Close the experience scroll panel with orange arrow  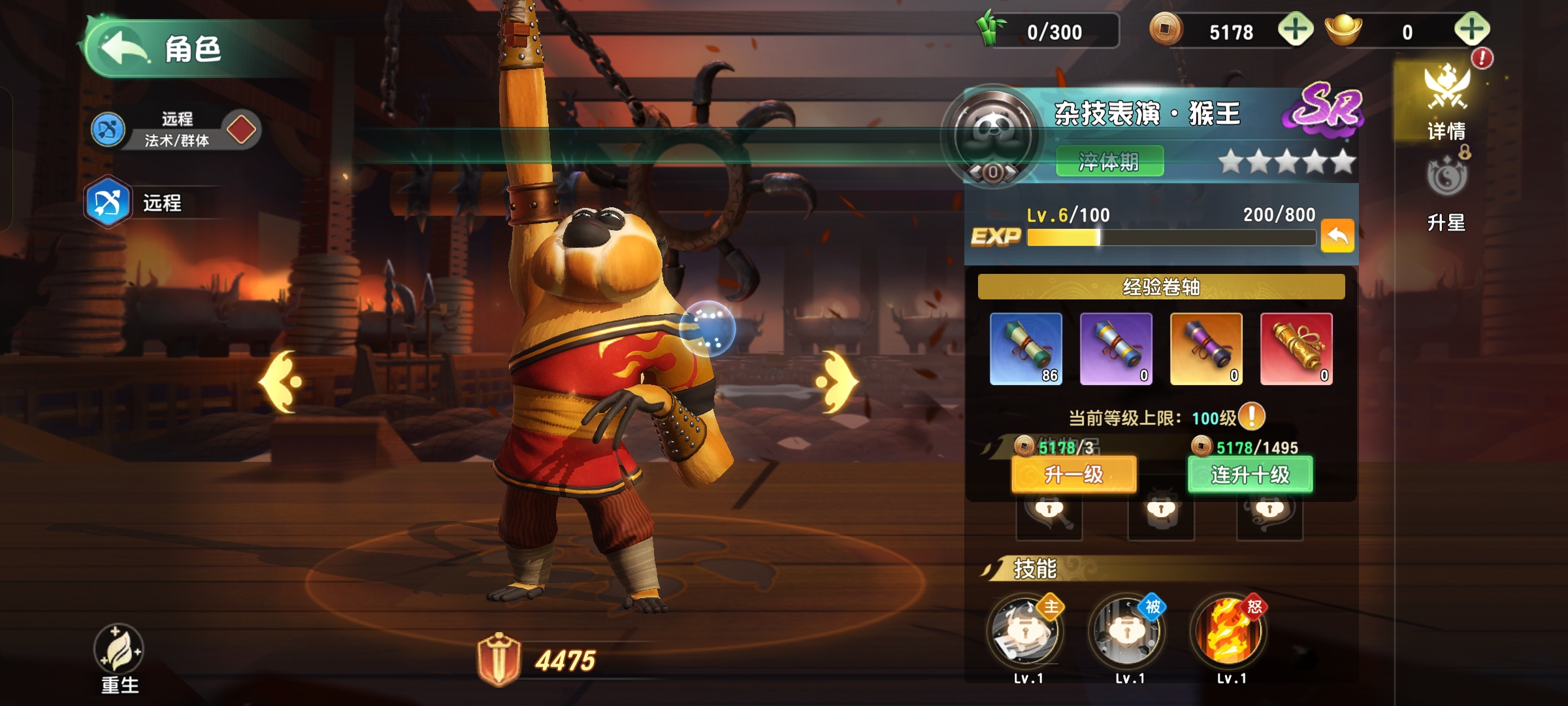(1337, 235)
